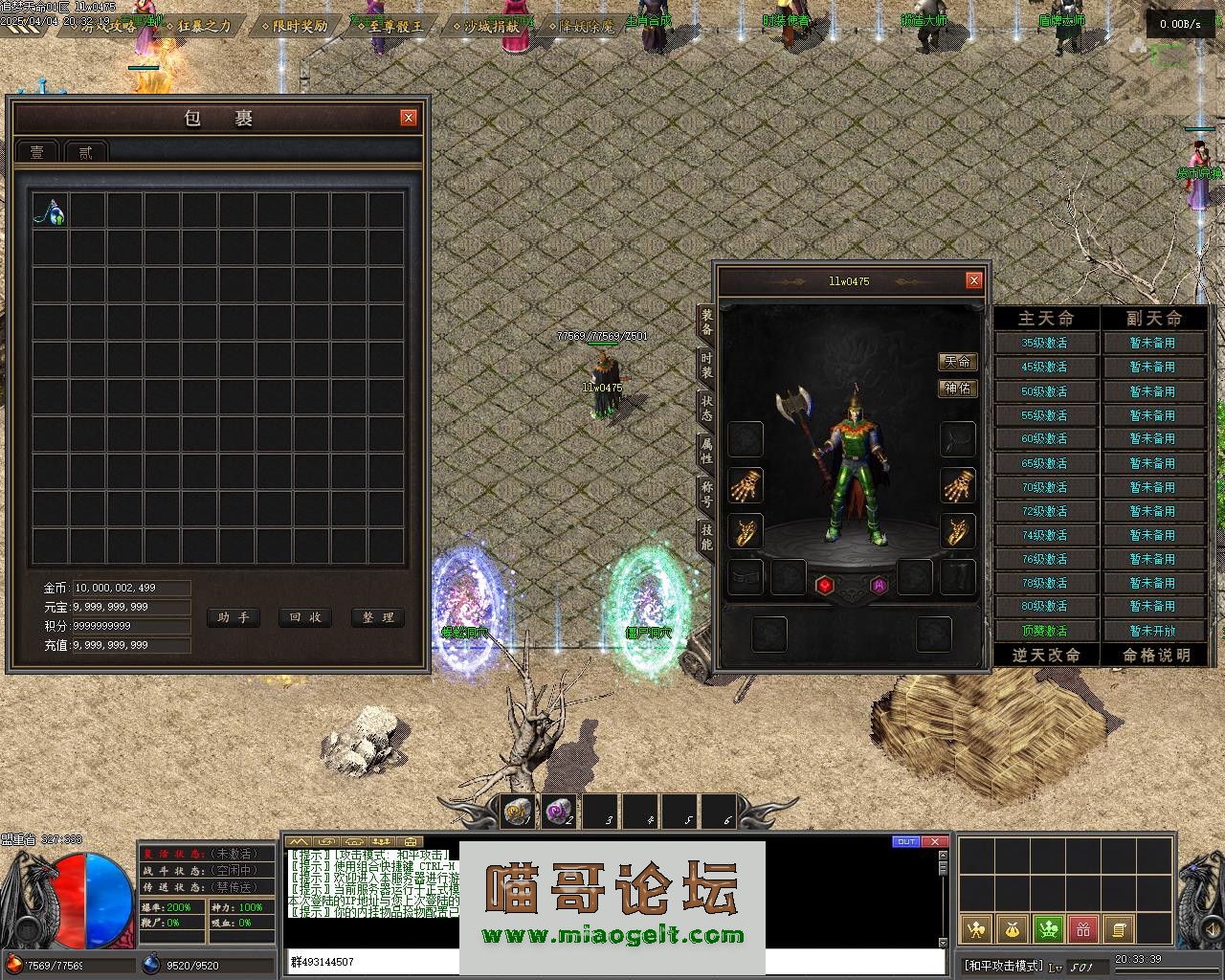Click the 助手 button in the bag
The width and height of the screenshot is (1225, 980).
tap(233, 617)
